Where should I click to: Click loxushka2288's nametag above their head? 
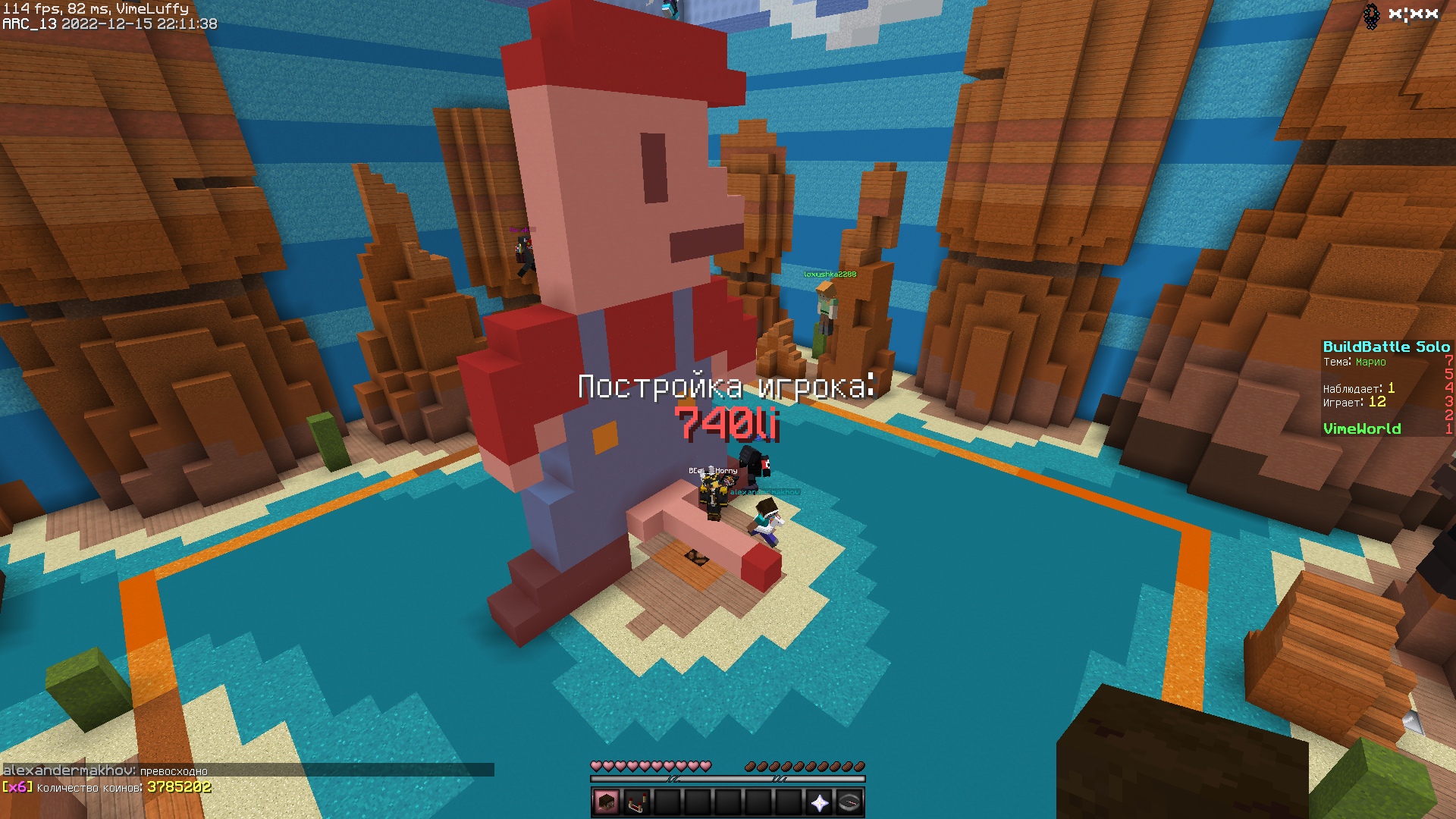(830, 275)
